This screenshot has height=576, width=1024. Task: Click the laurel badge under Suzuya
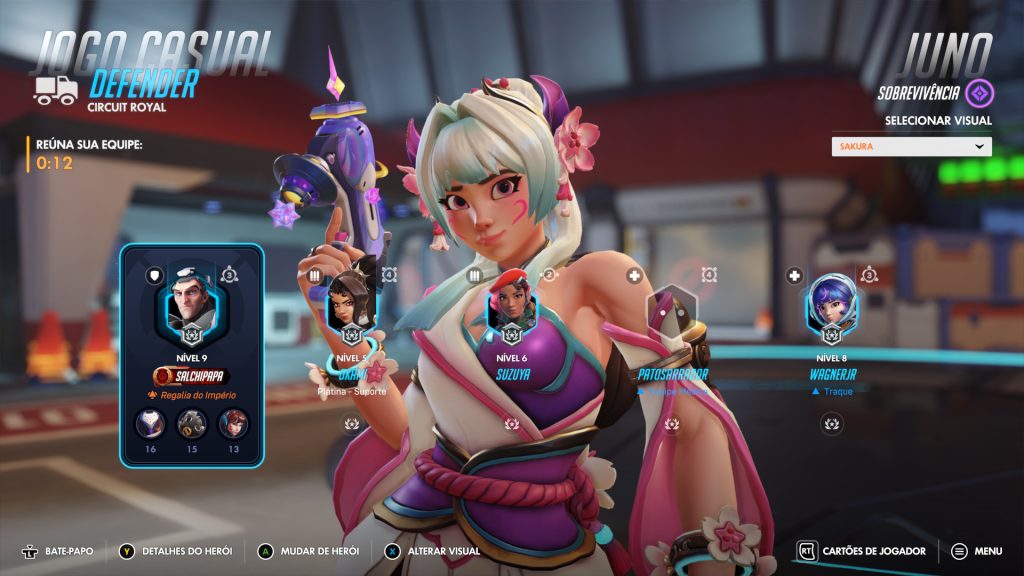511,424
